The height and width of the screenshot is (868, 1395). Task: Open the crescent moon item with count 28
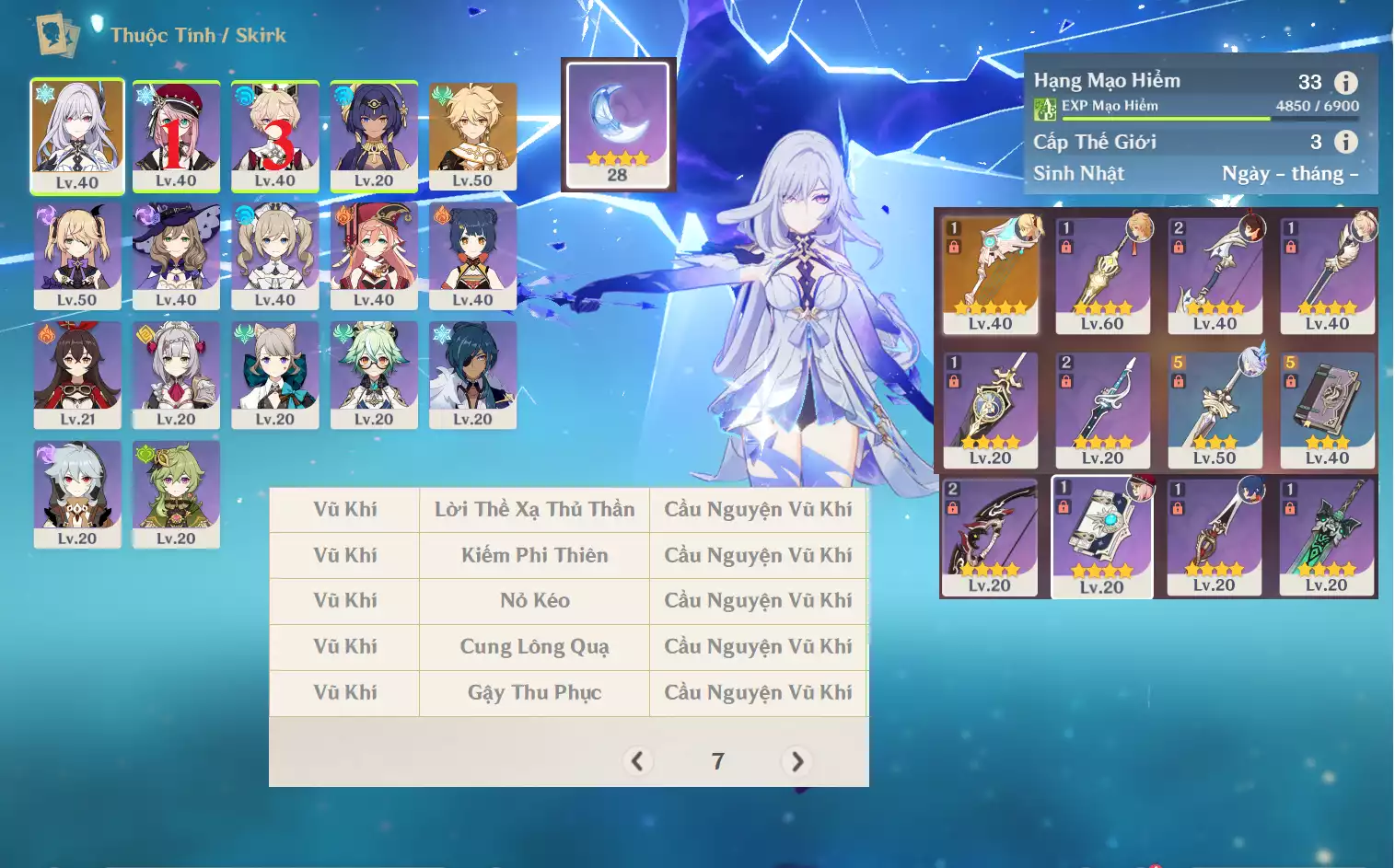tap(618, 124)
